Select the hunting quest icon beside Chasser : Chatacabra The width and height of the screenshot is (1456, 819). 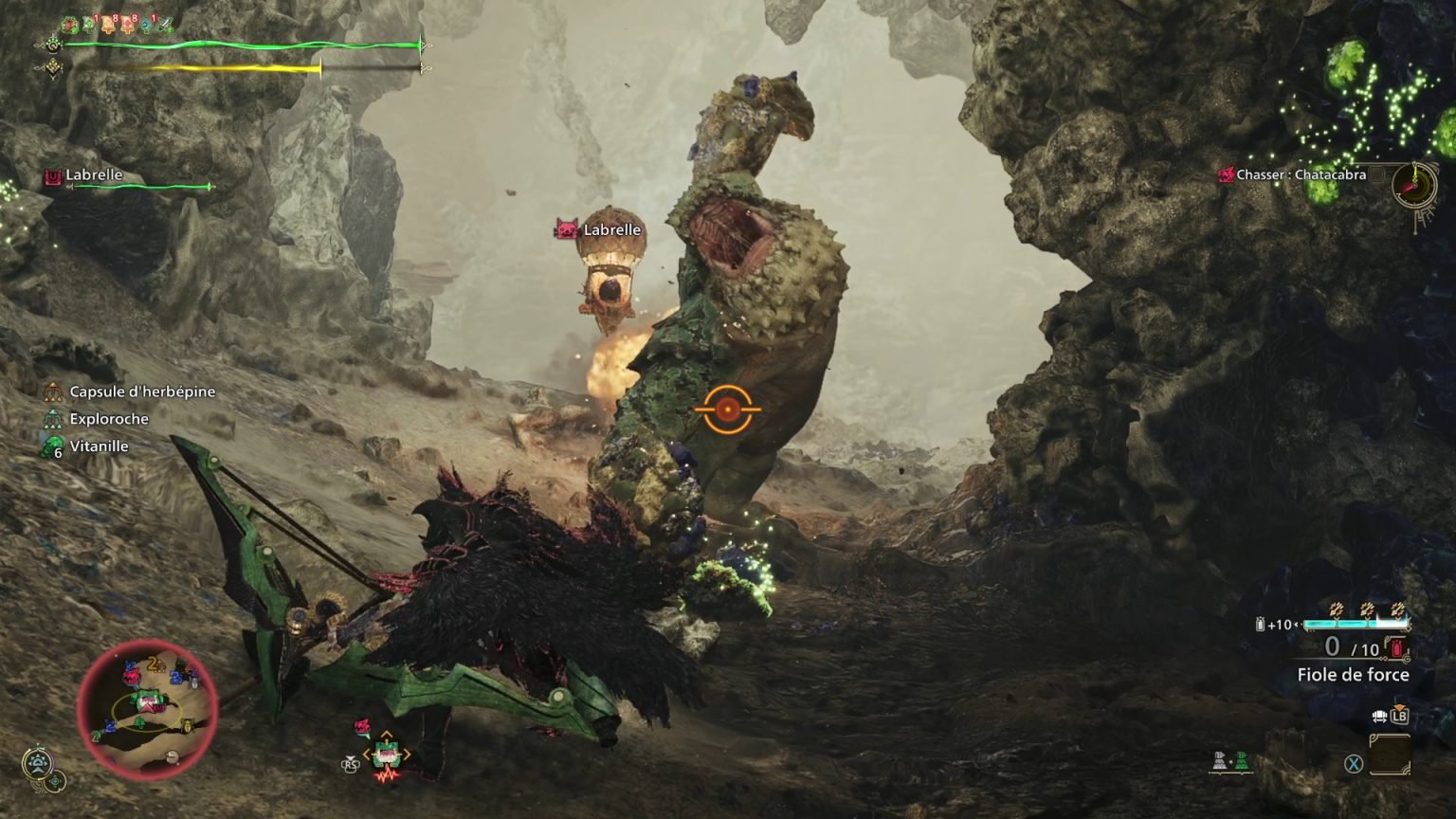pos(1227,174)
